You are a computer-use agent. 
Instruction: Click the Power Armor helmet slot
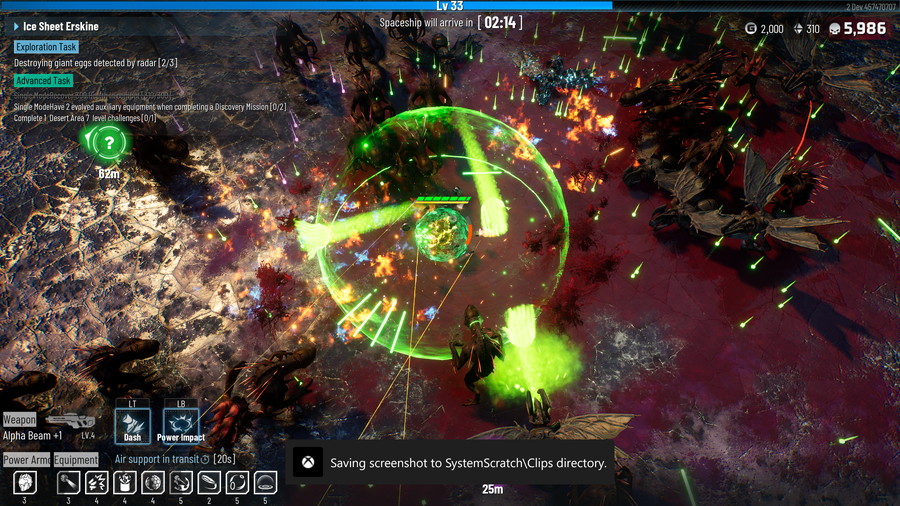point(24,482)
